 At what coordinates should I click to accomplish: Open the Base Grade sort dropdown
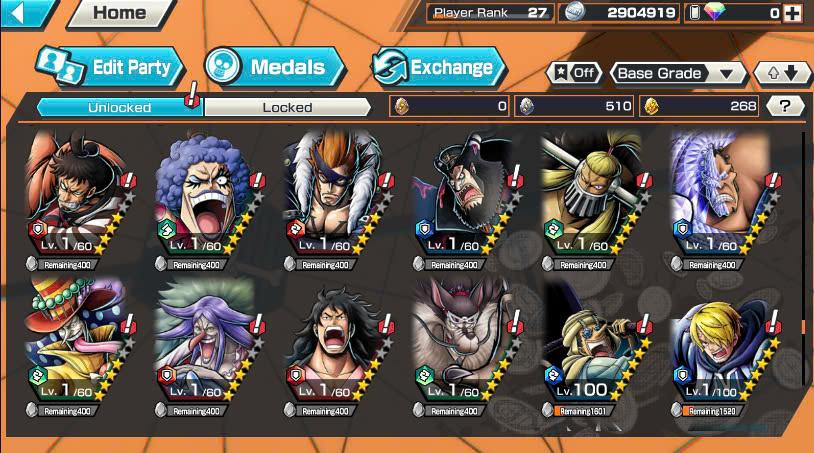pyautogui.click(x=678, y=73)
